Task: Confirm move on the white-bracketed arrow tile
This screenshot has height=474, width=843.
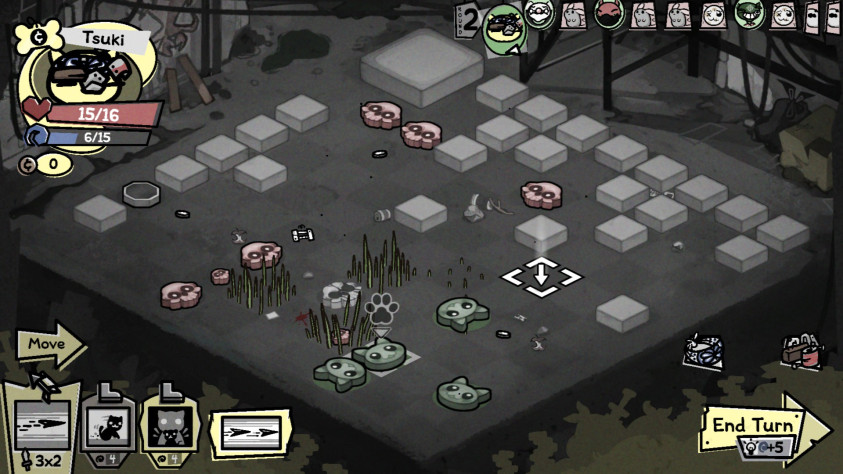Action: click(x=541, y=275)
